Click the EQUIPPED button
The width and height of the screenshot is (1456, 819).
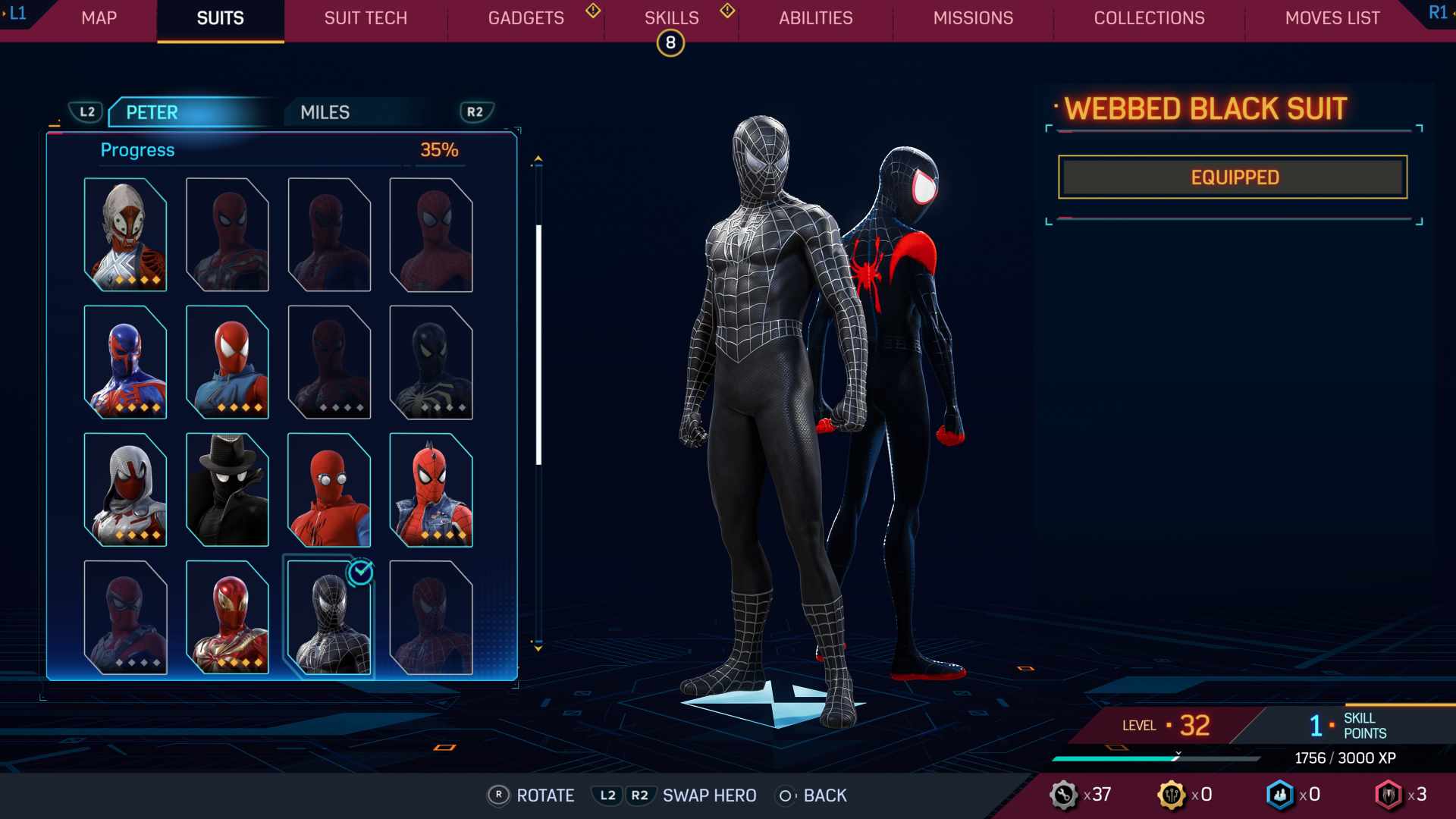(x=1232, y=177)
